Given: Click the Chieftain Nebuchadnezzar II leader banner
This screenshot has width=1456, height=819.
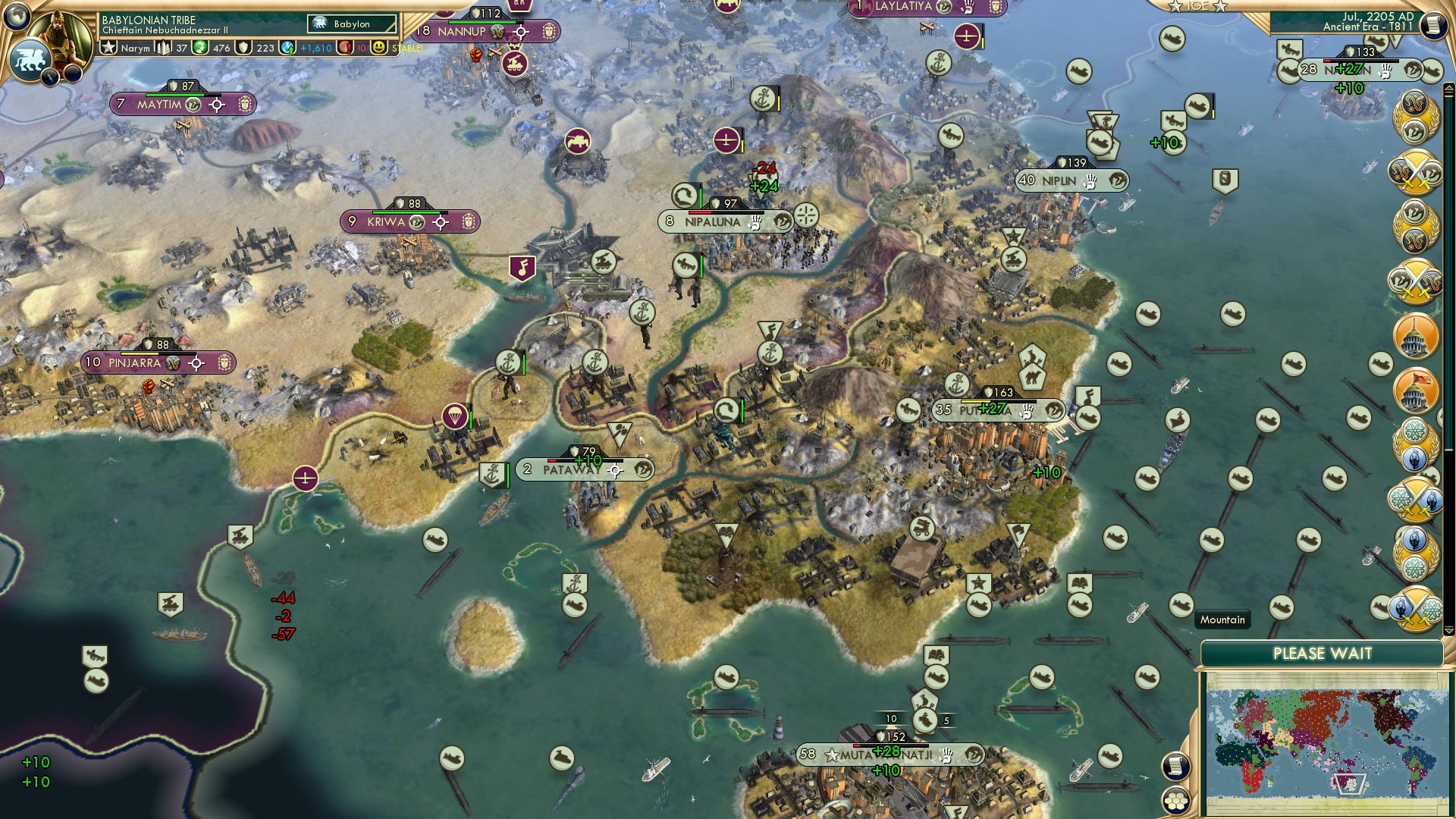Looking at the screenshot, I should pyautogui.click(x=165, y=30).
